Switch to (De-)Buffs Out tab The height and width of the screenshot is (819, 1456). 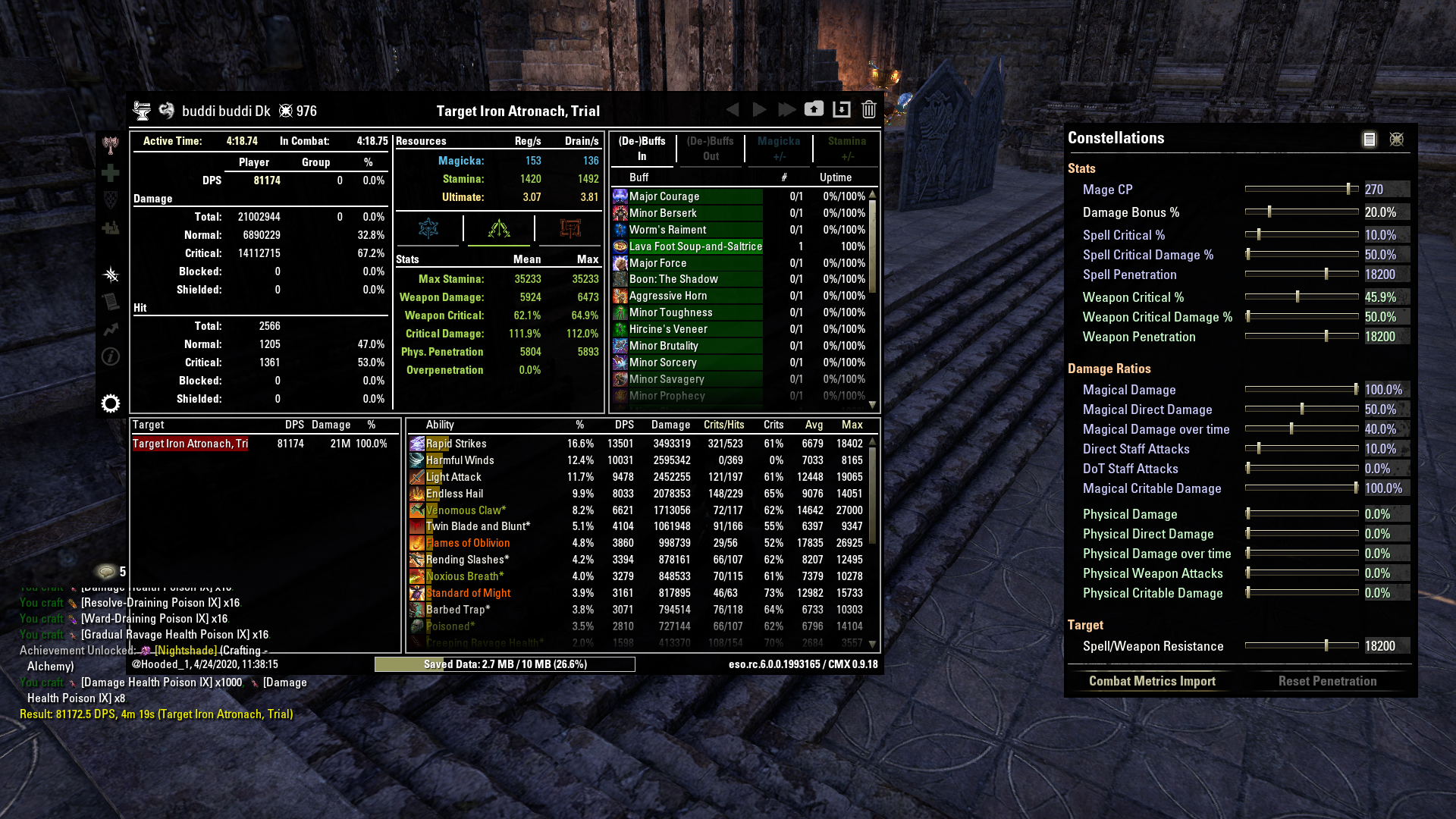coord(710,149)
